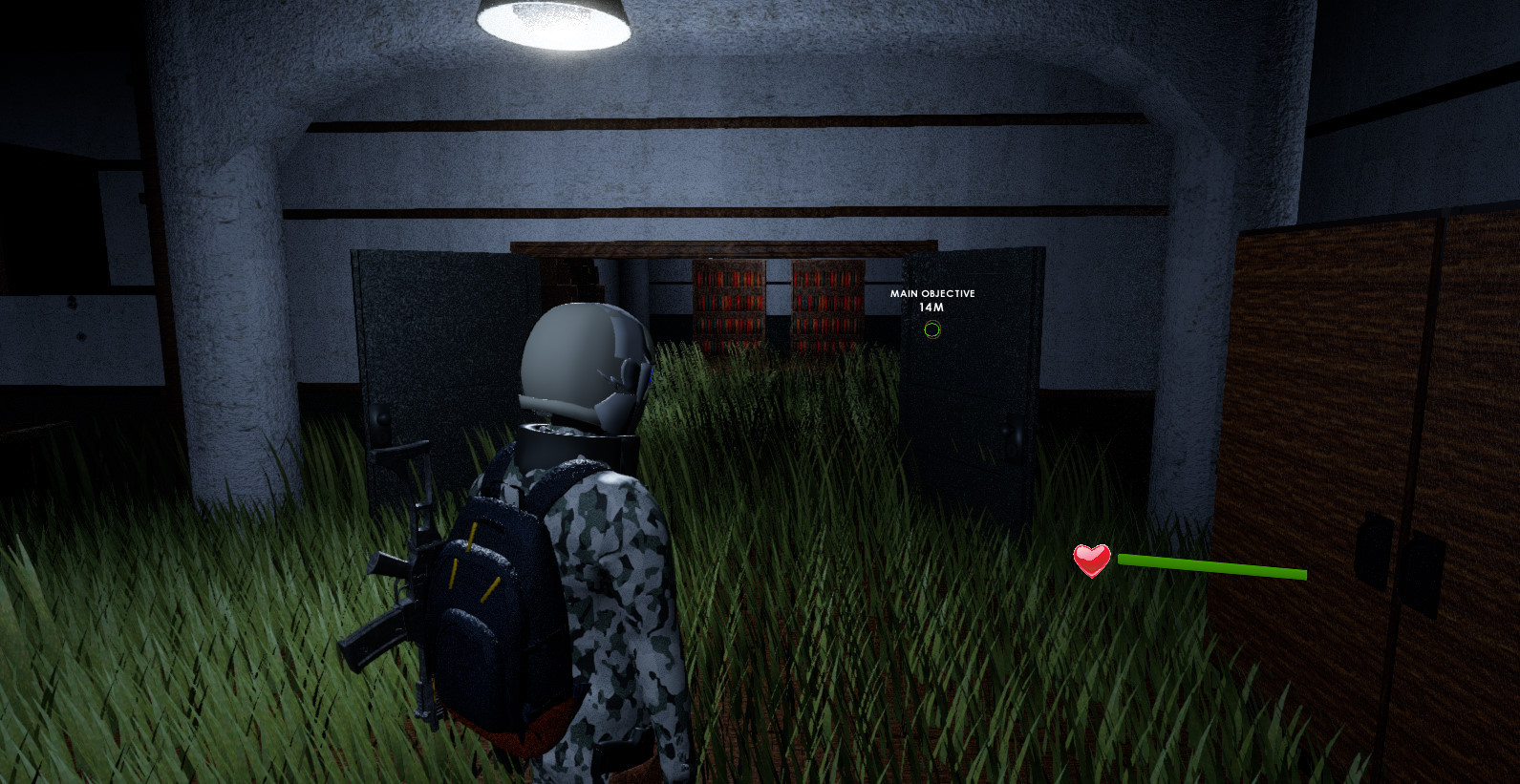Click the circular objective marker ring

point(931,330)
